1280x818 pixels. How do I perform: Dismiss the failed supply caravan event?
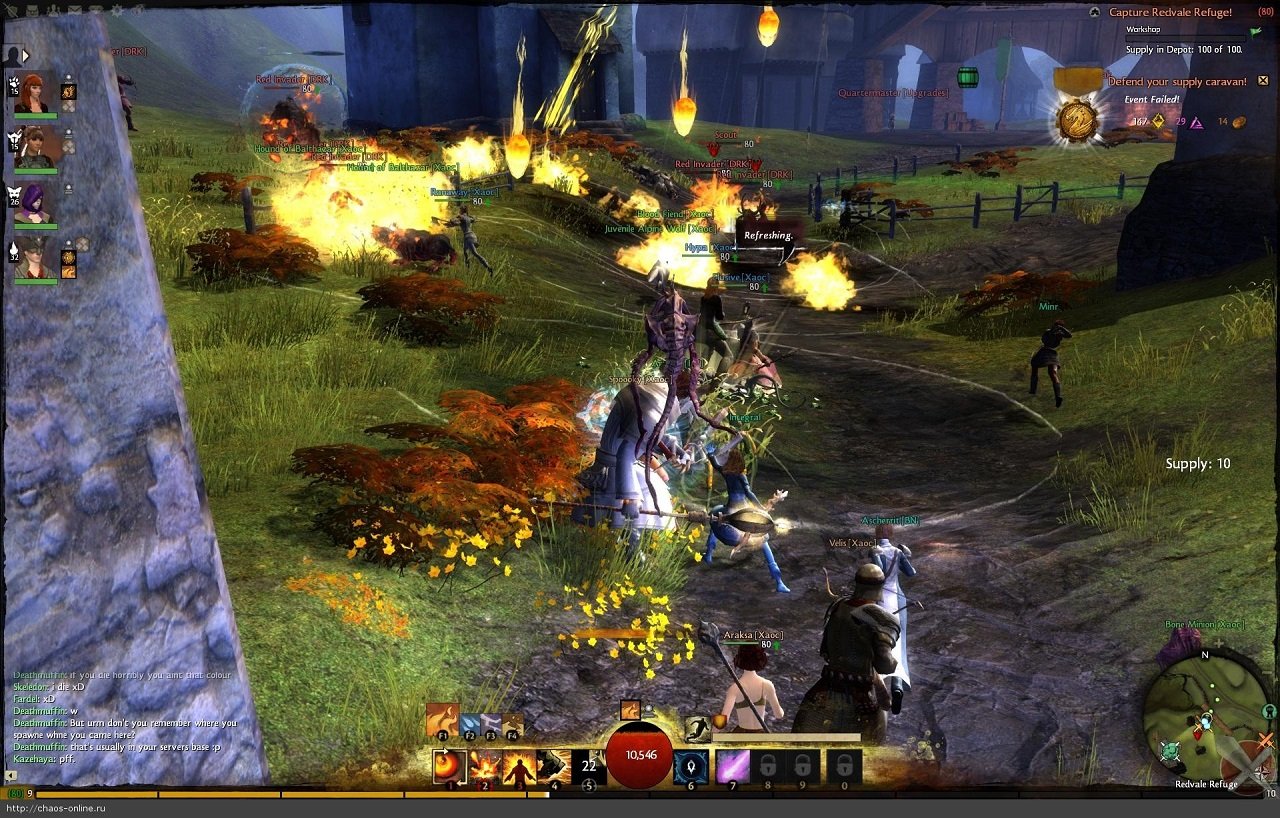1263,82
